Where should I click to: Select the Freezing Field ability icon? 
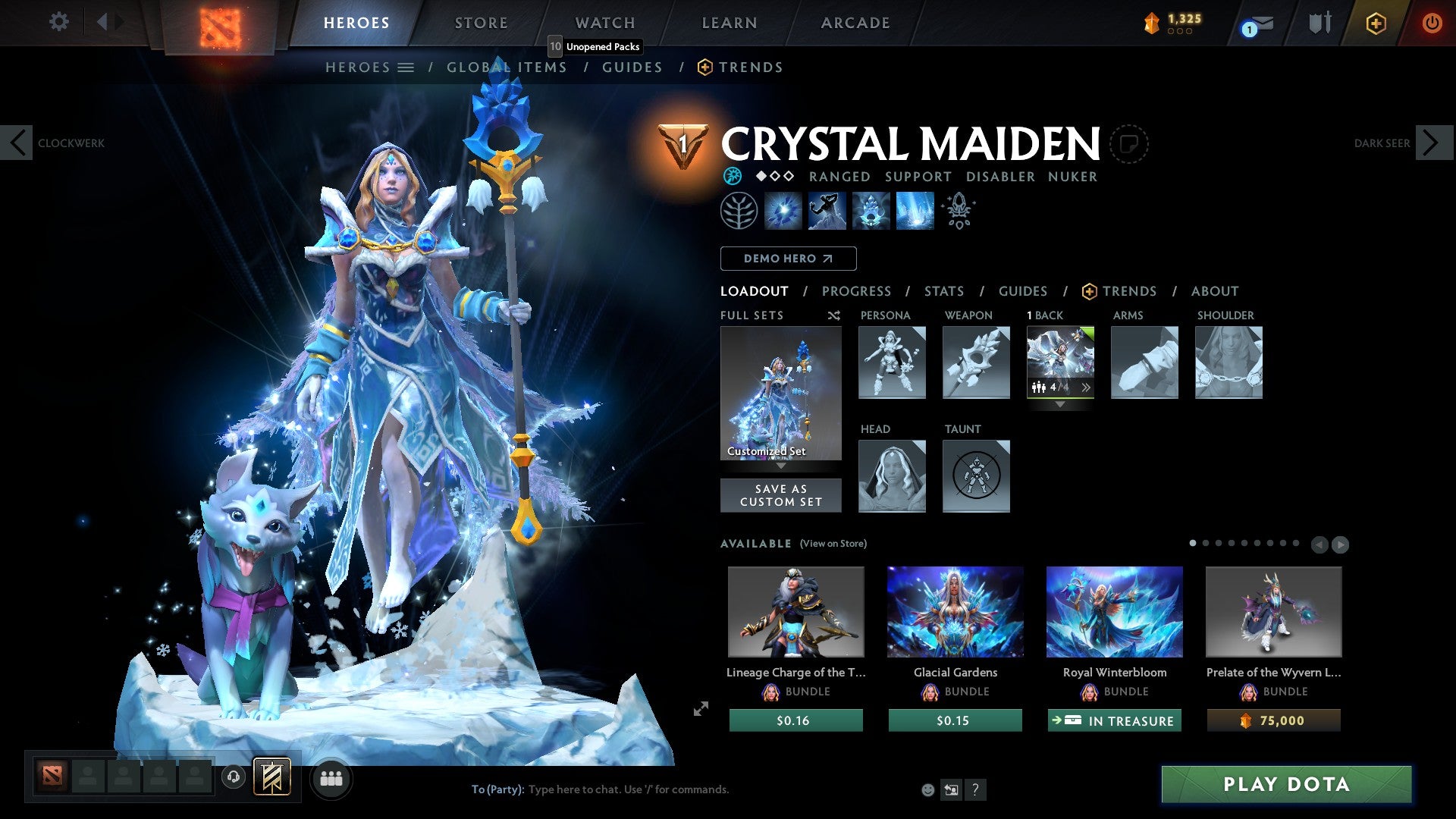tap(914, 212)
